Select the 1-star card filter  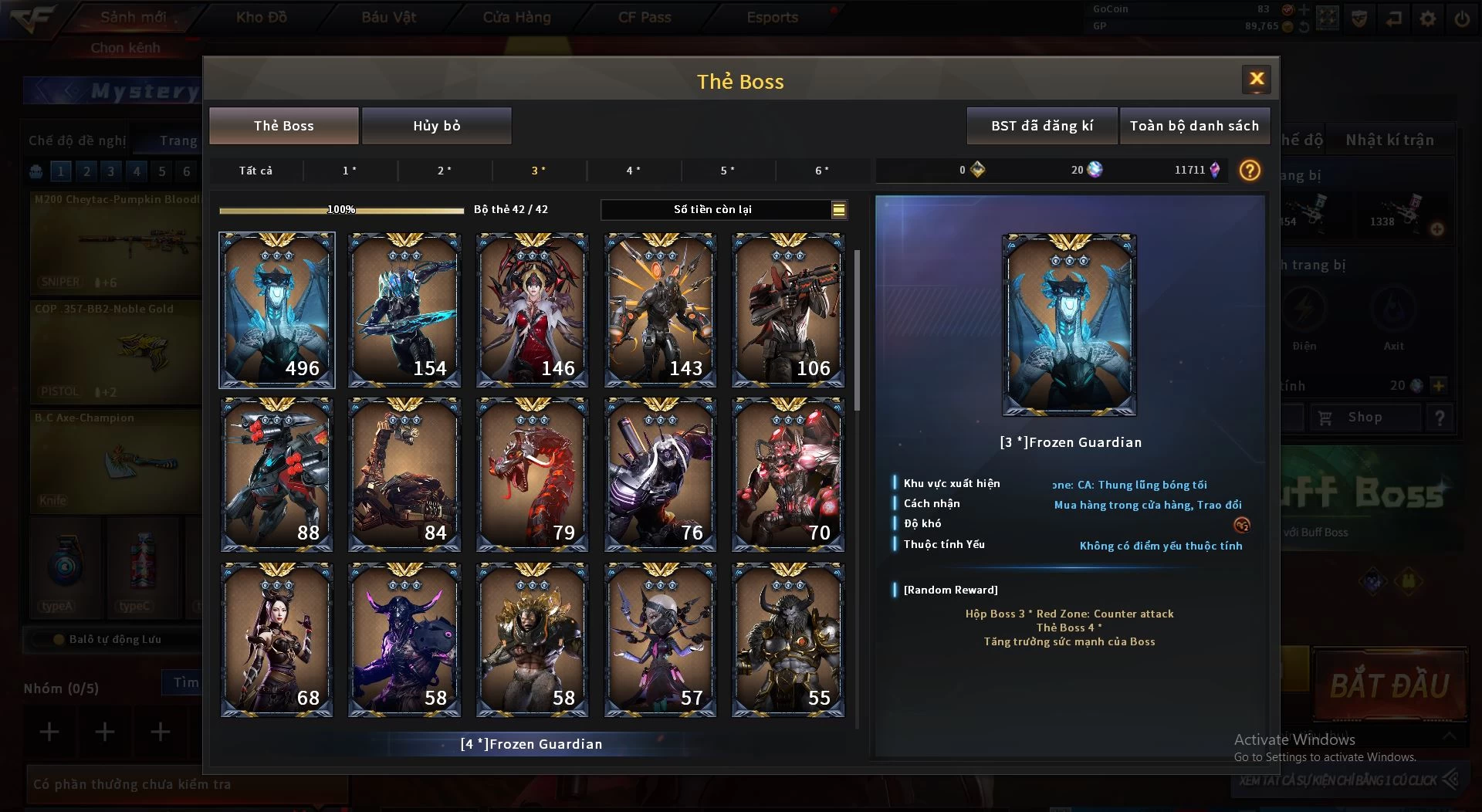[x=350, y=171]
